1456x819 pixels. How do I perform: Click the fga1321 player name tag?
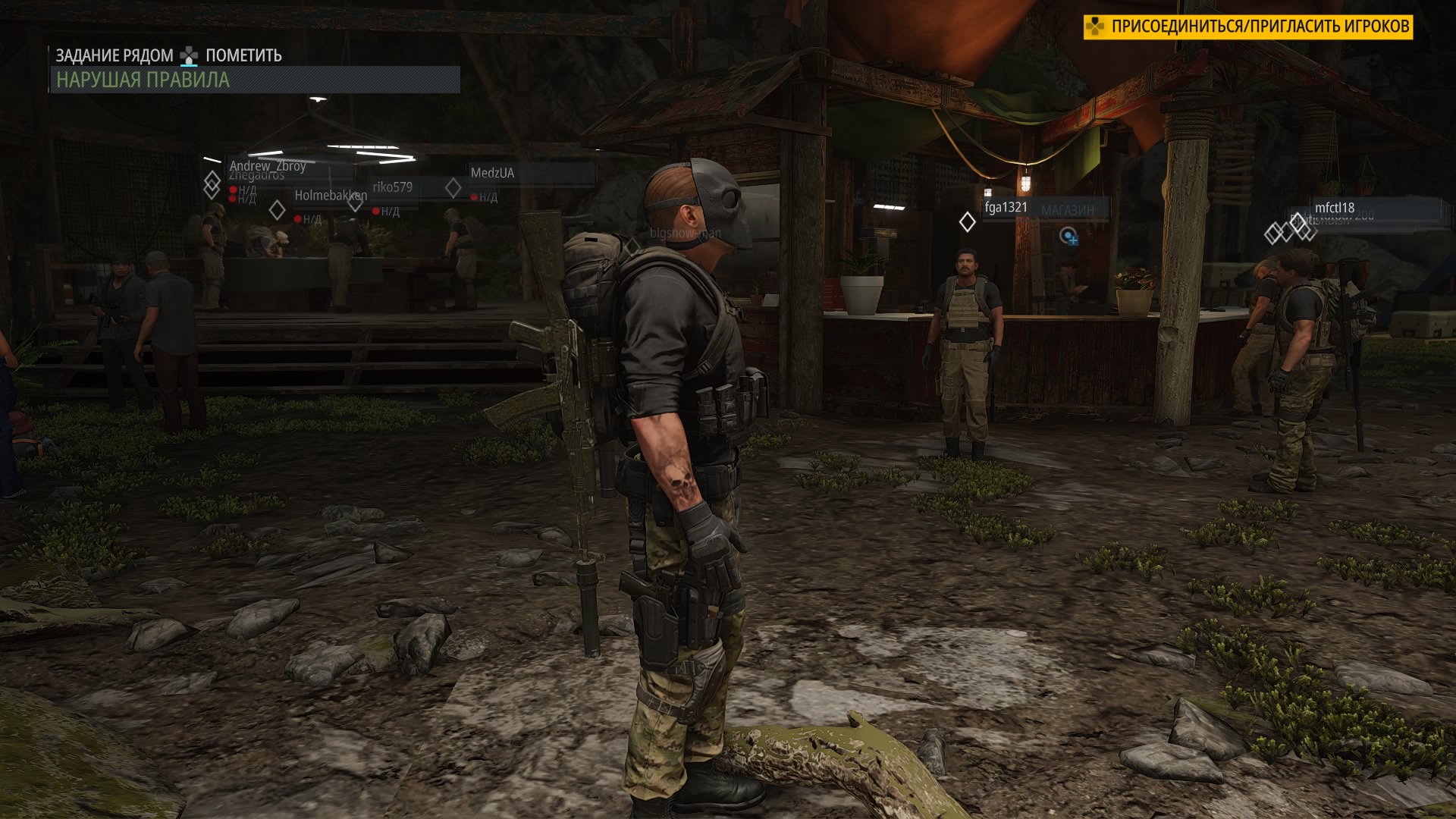click(x=1006, y=207)
